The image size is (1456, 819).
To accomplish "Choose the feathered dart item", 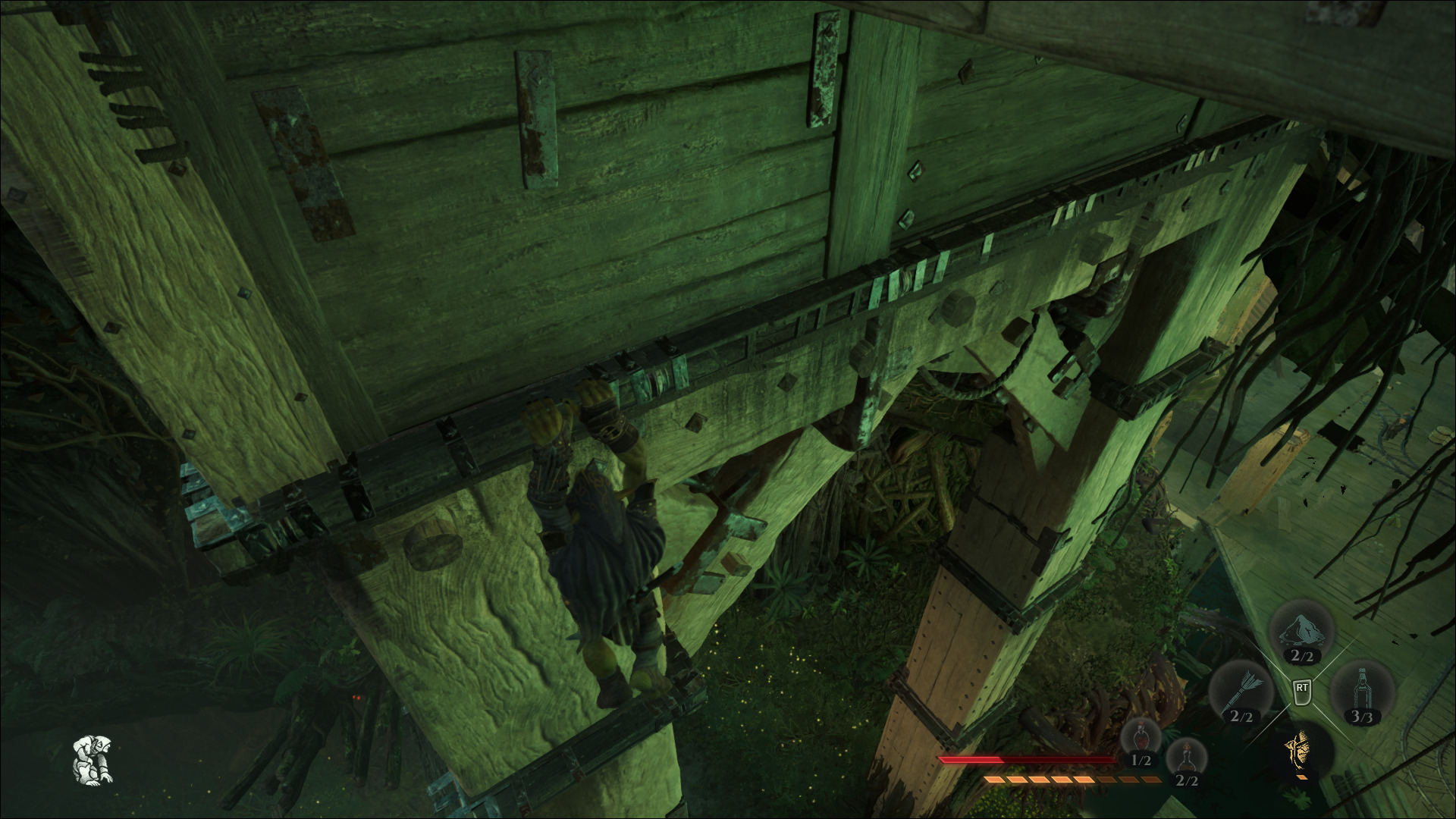I will pos(1241,691).
